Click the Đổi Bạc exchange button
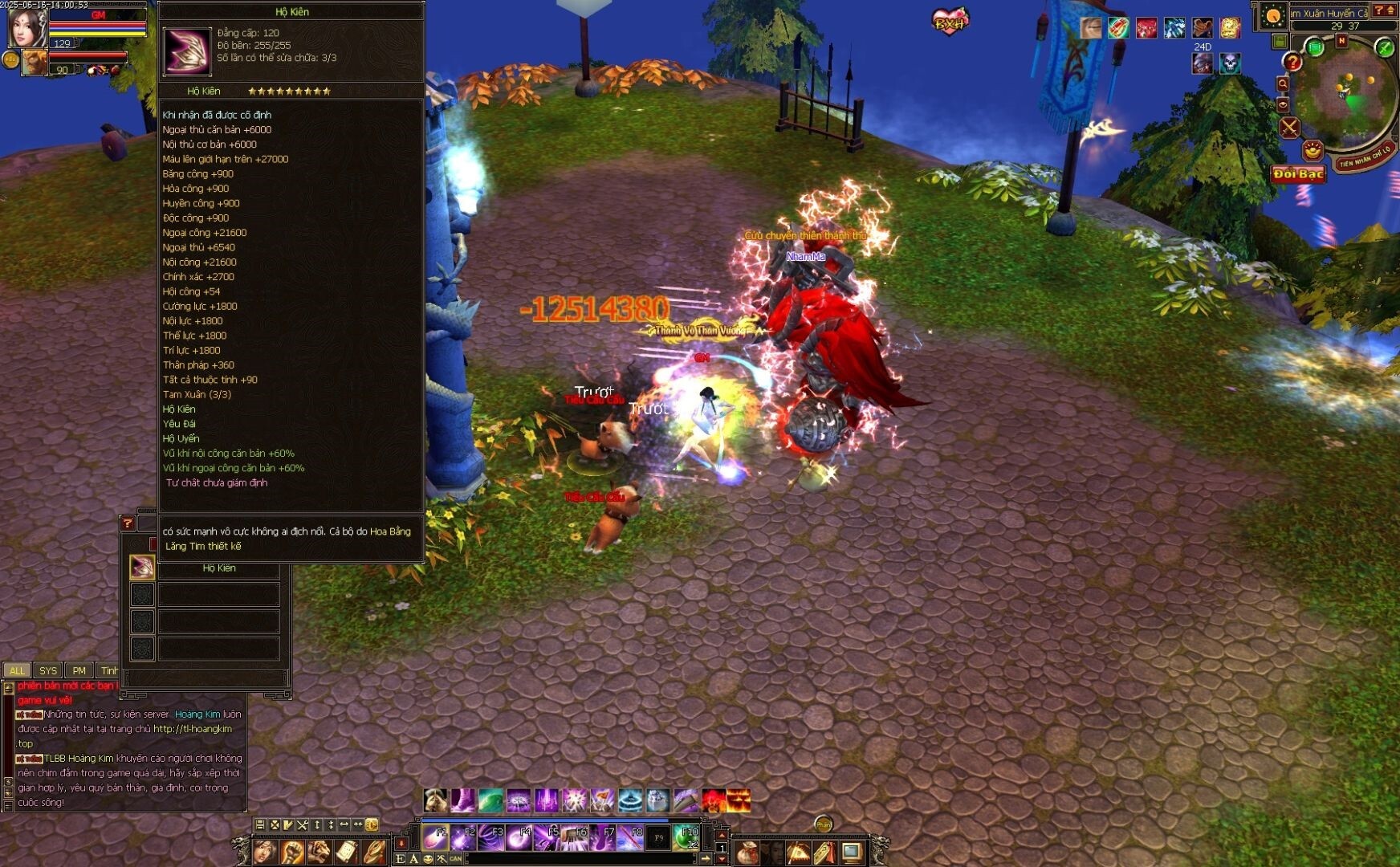 (x=1297, y=173)
